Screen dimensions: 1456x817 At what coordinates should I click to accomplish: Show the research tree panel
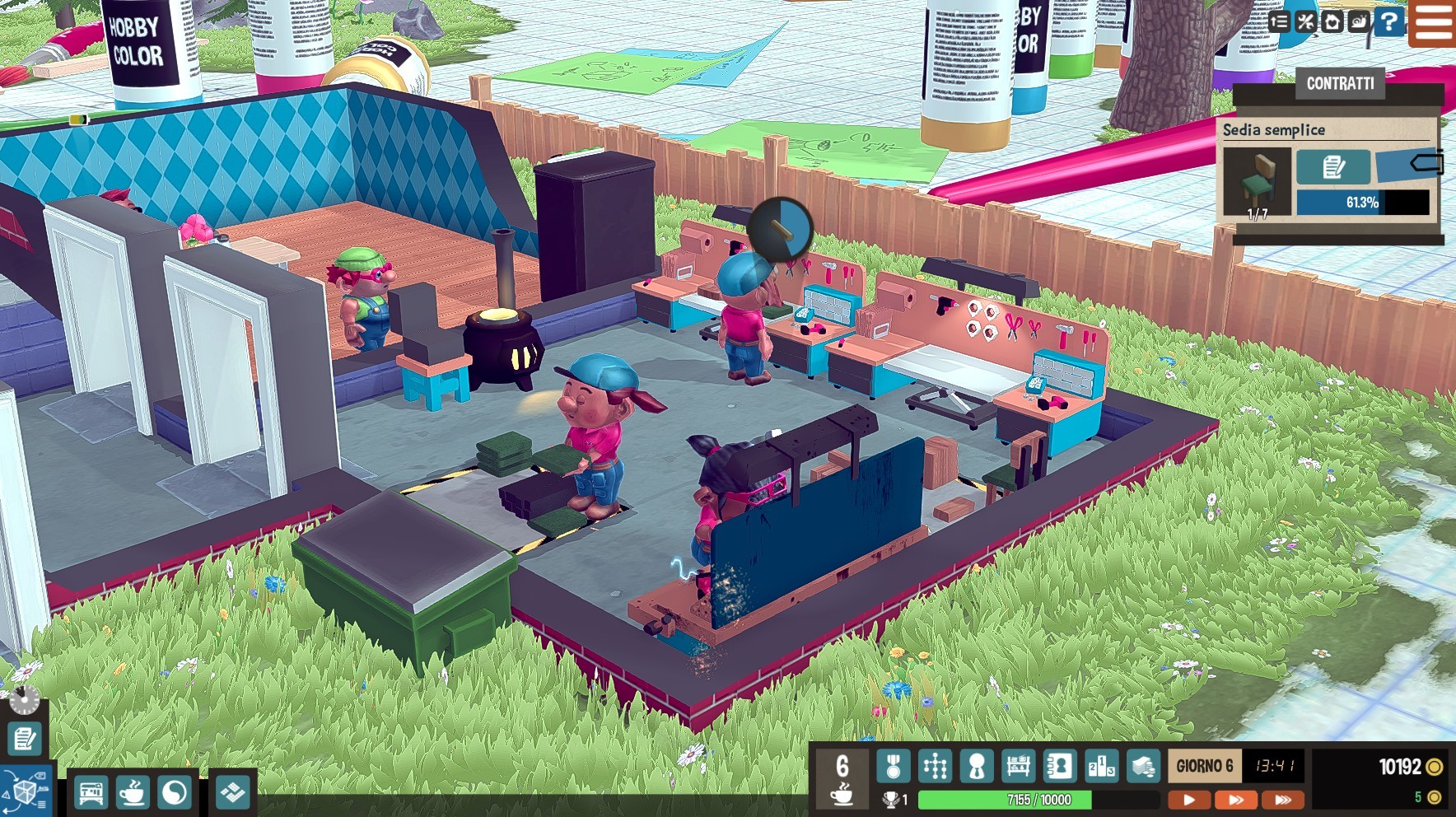pos(935,767)
